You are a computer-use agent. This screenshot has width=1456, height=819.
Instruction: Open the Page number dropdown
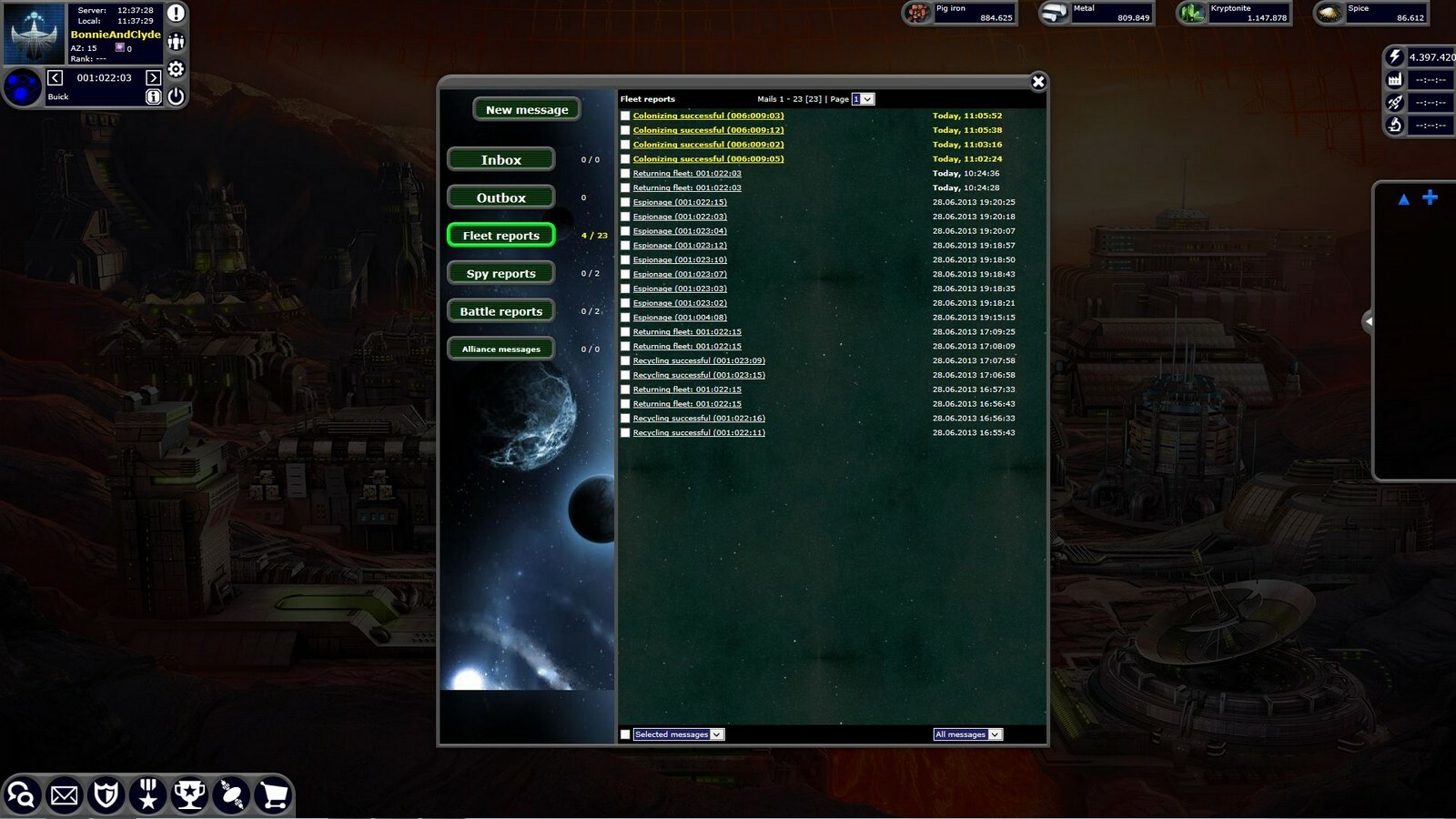coord(862,98)
